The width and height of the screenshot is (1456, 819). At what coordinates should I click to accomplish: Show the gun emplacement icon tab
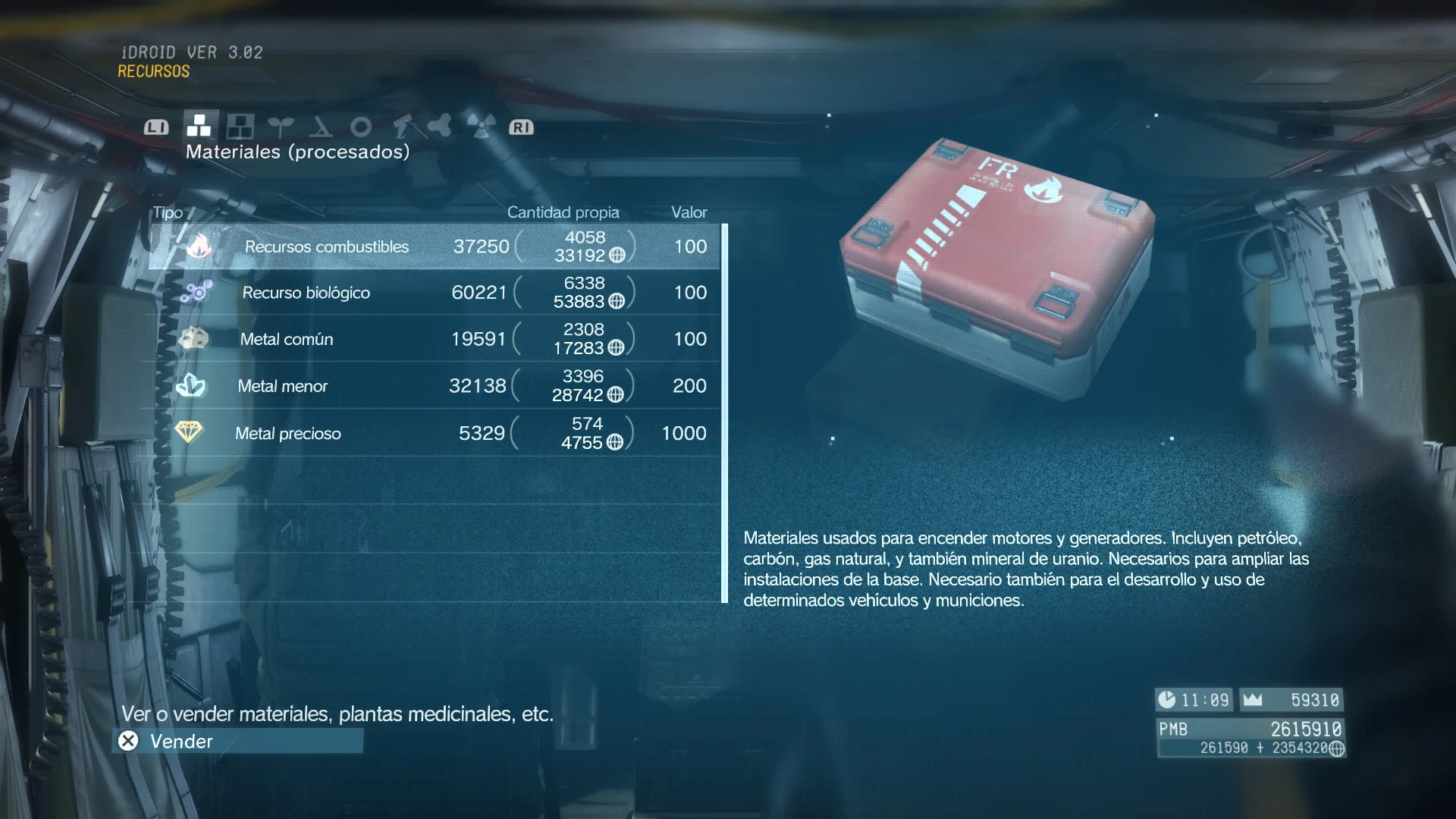[x=401, y=126]
